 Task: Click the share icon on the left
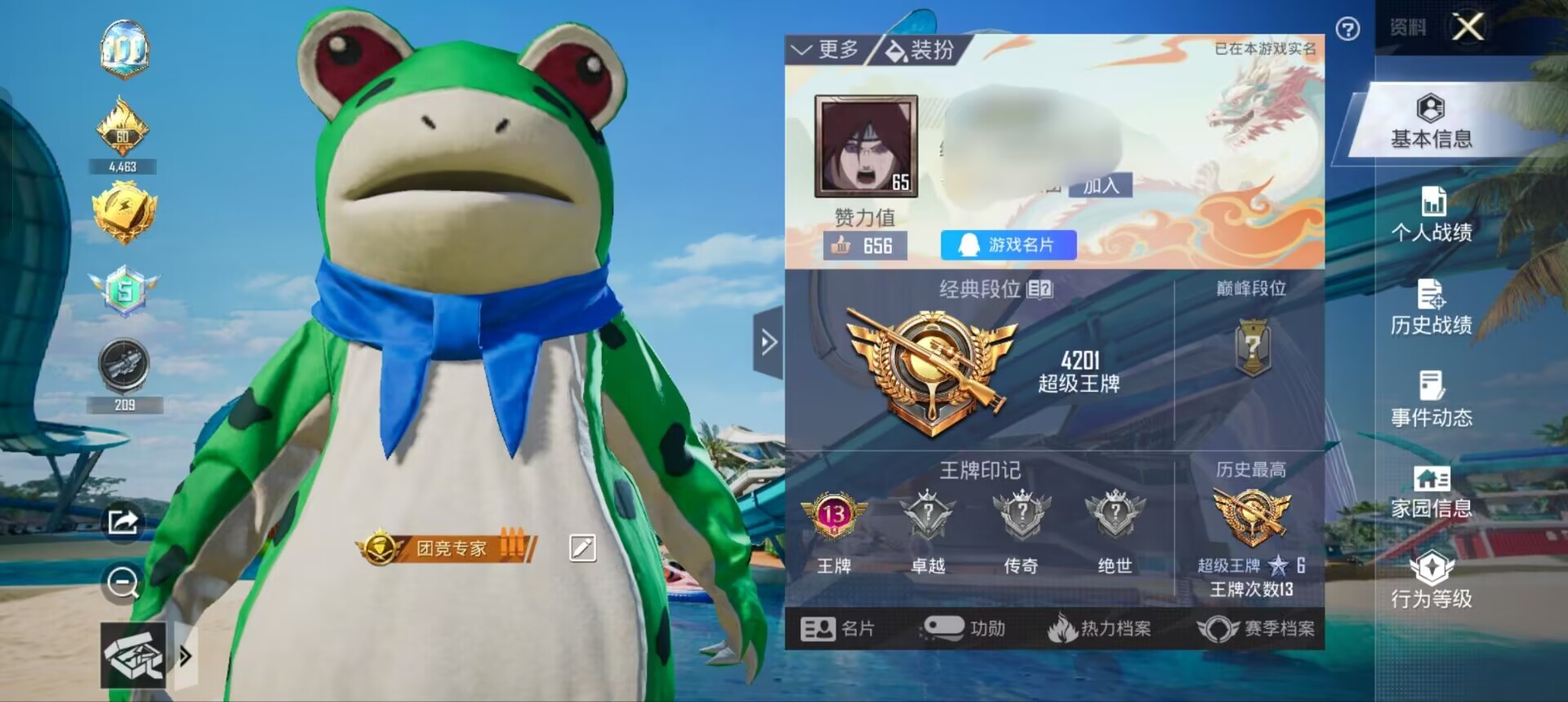pos(122,522)
